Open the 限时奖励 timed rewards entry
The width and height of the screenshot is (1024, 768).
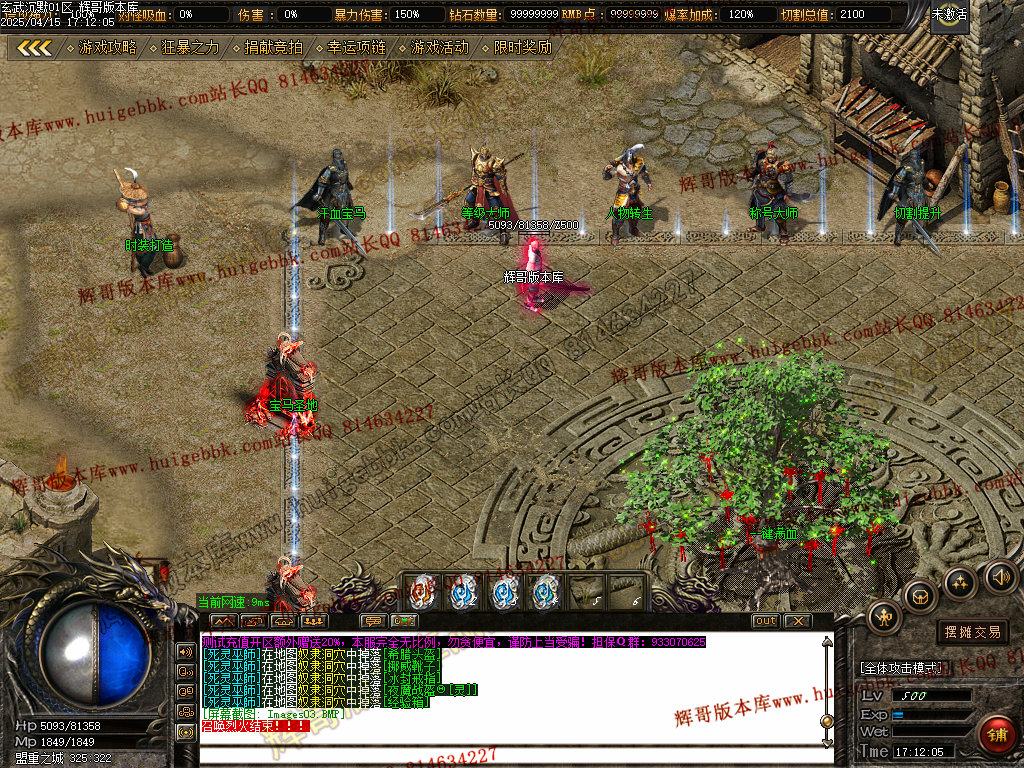pyautogui.click(x=522, y=47)
